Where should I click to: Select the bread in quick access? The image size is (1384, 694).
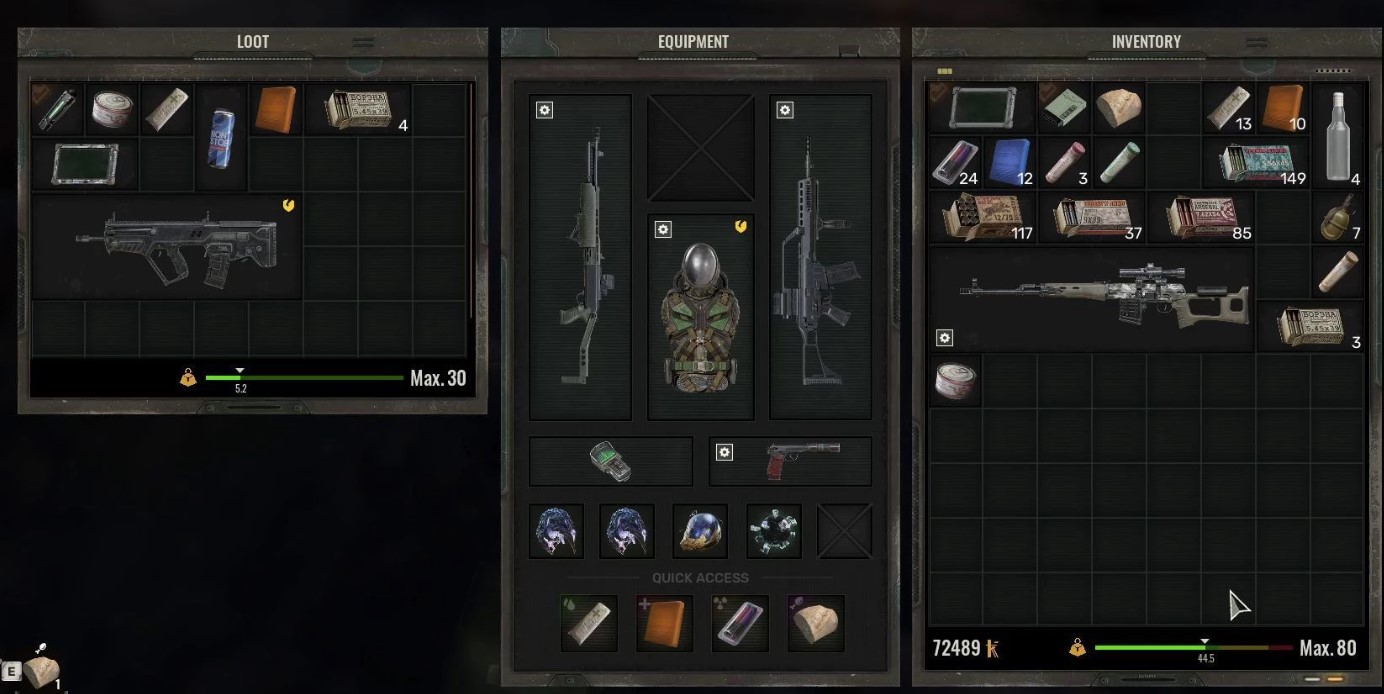(x=816, y=622)
